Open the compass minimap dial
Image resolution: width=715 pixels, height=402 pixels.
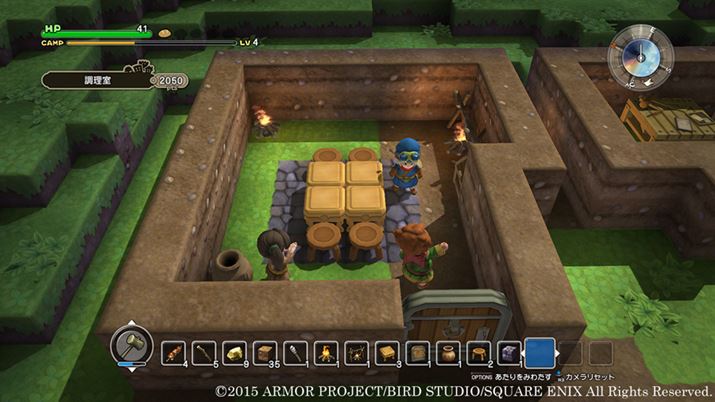click(x=640, y=56)
